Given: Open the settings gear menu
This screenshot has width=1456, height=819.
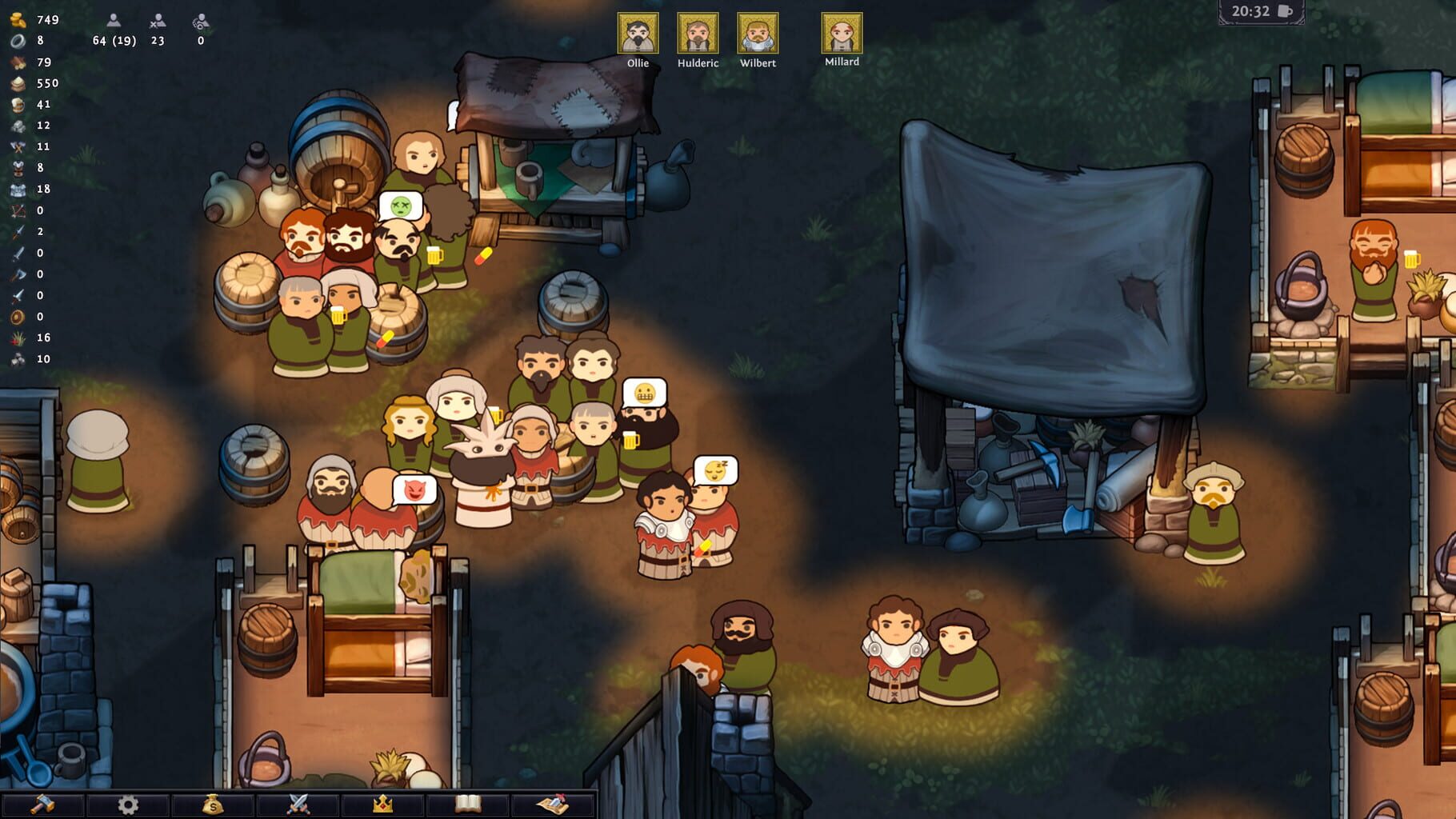Looking at the screenshot, I should tap(126, 804).
